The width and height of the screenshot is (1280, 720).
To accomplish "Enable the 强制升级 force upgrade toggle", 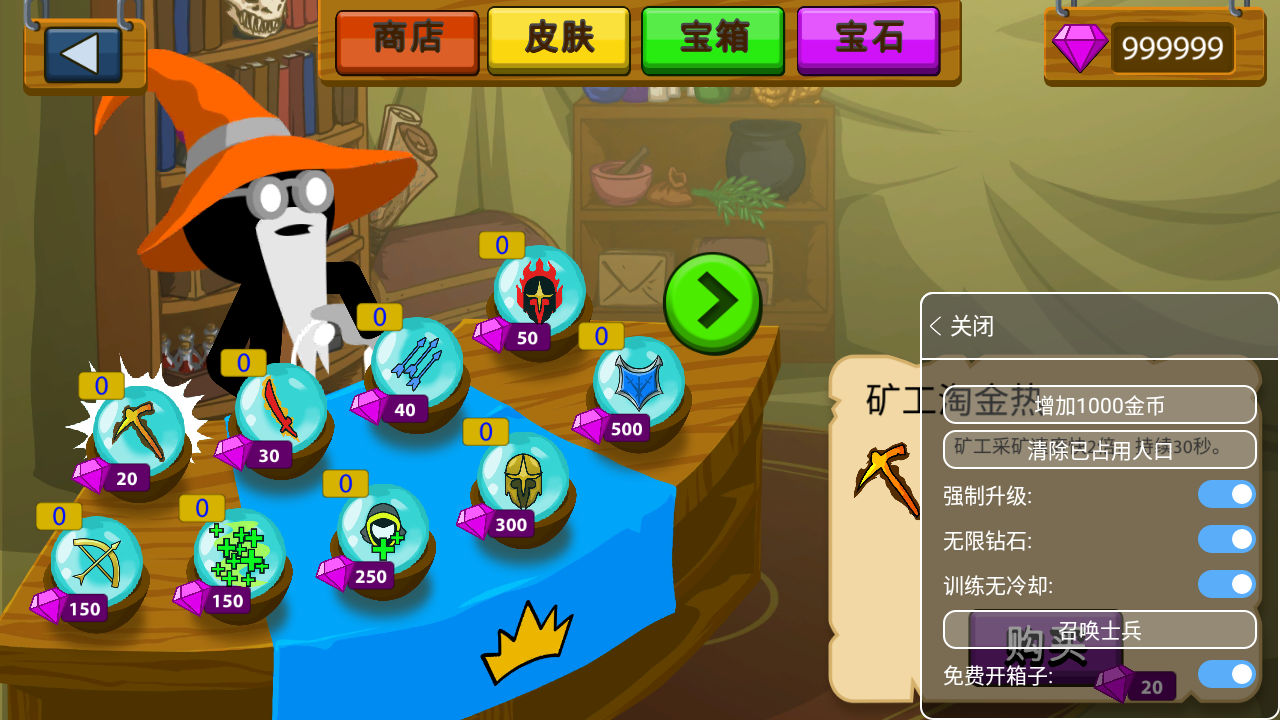I will (x=1225, y=495).
